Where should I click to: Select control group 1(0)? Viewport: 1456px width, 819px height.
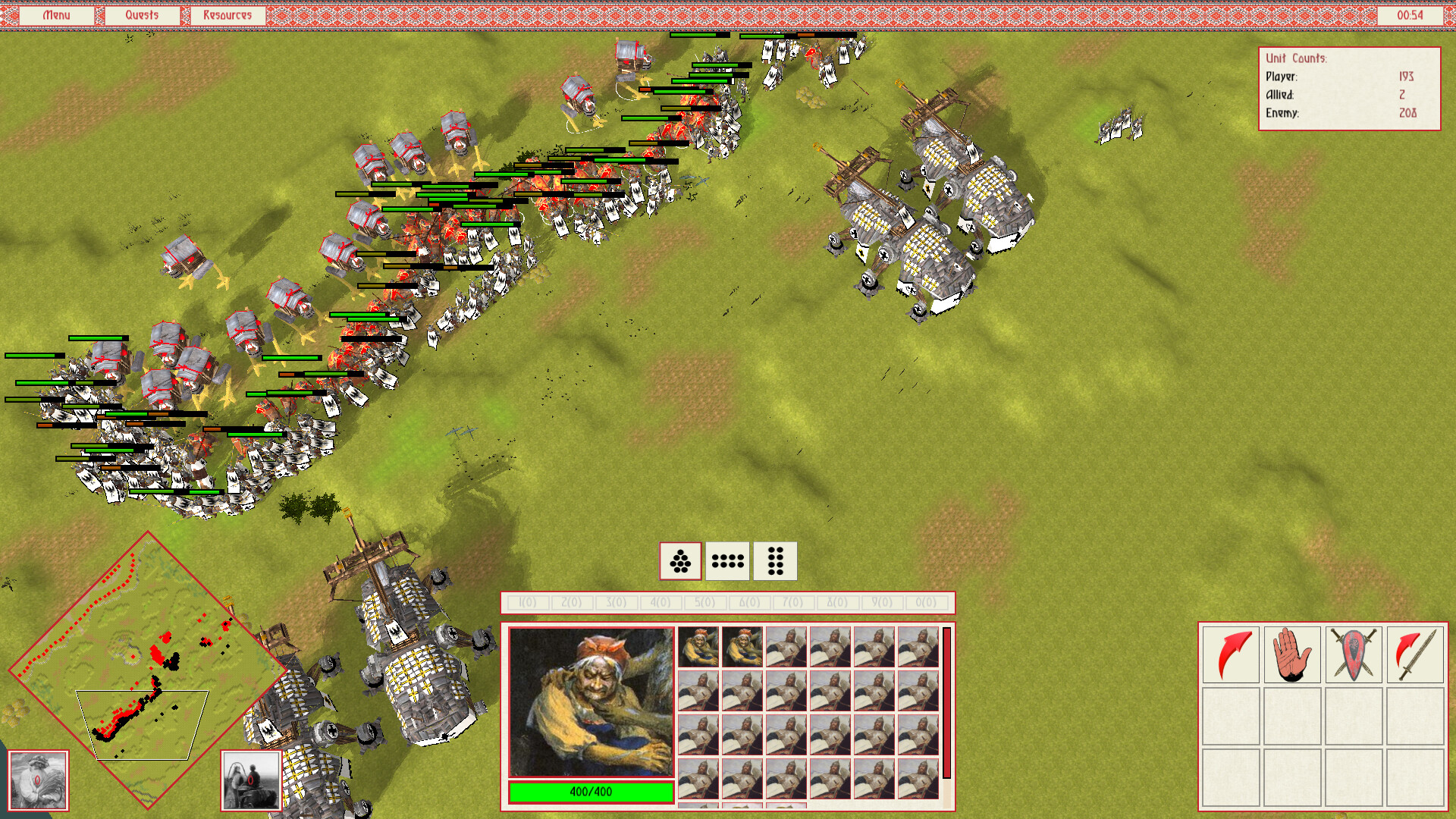(529, 602)
